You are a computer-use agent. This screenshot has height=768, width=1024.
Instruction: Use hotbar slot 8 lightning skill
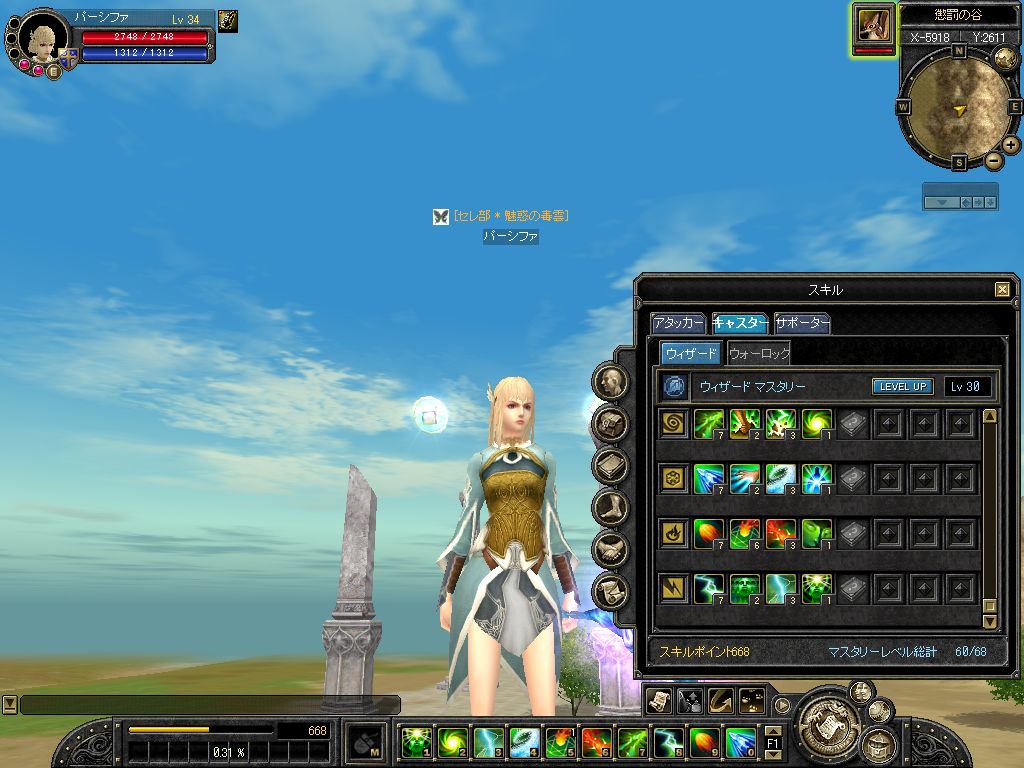[x=667, y=742]
